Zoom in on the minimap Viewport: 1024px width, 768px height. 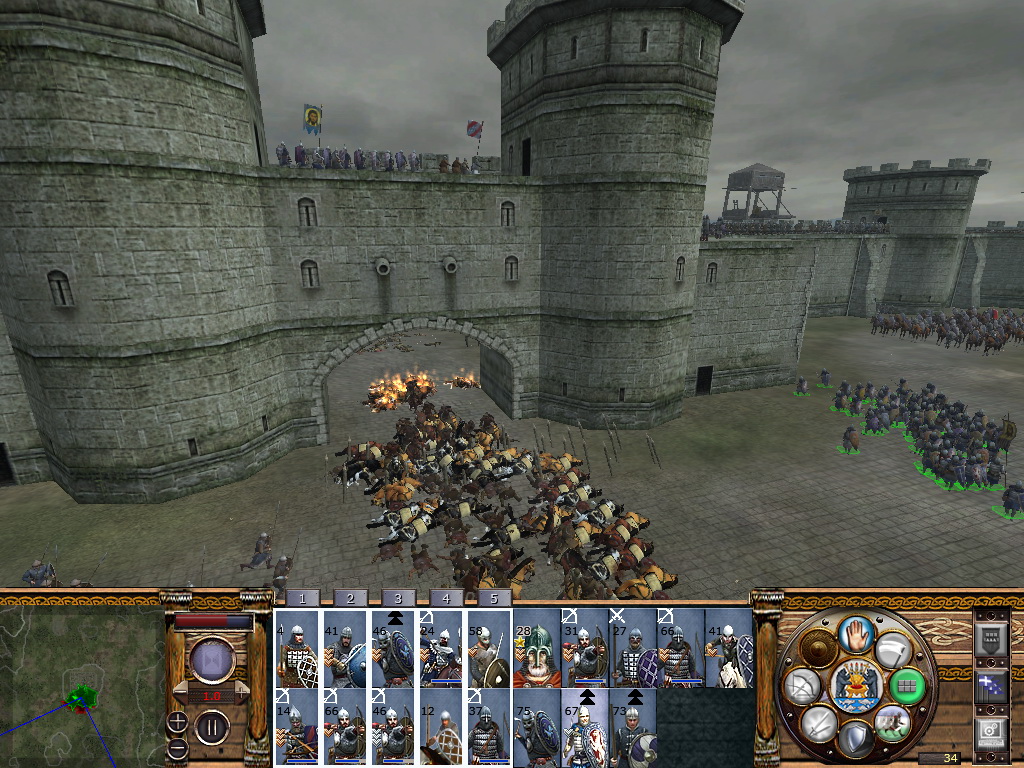click(x=177, y=720)
